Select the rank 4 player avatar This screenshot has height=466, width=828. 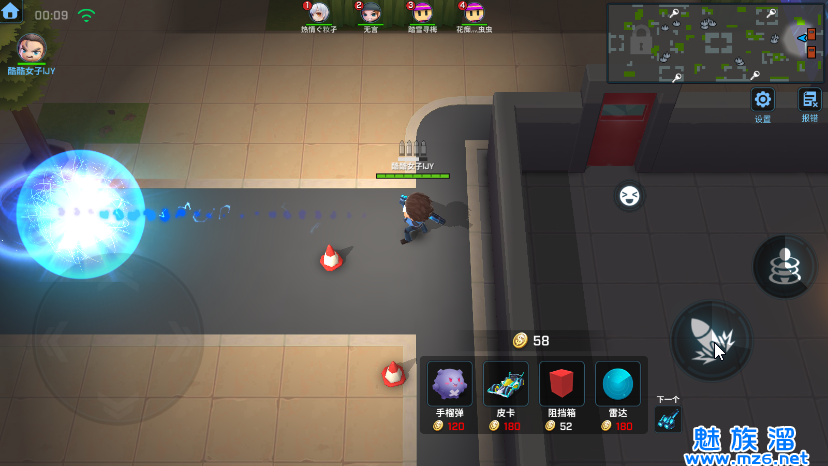475,13
